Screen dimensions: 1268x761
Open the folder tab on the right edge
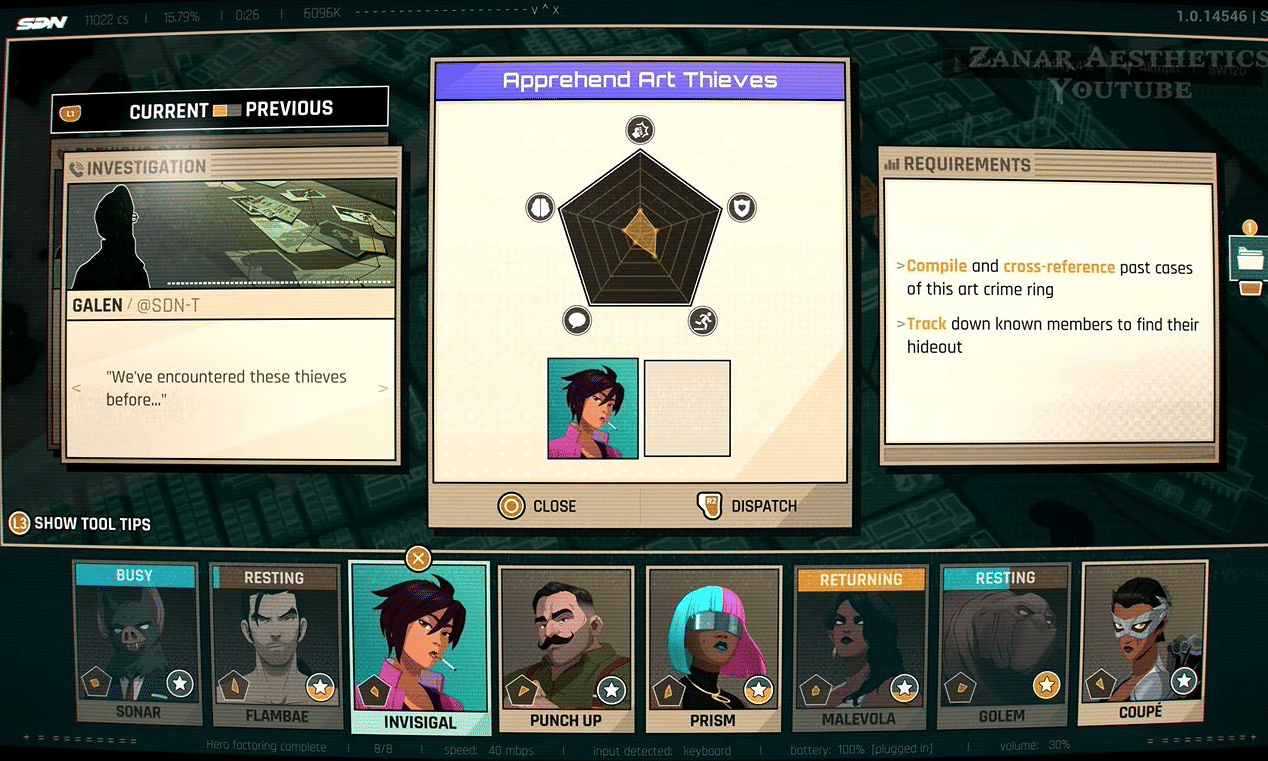tap(1250, 258)
